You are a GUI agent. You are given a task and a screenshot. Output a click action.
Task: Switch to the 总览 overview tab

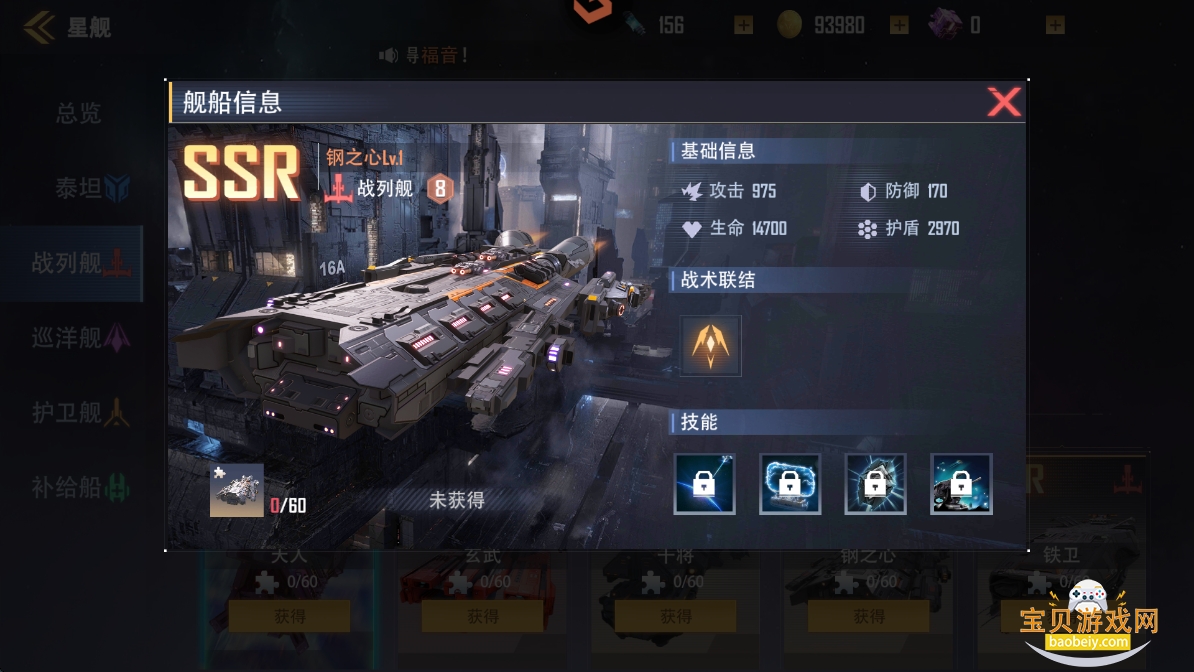click(x=78, y=114)
